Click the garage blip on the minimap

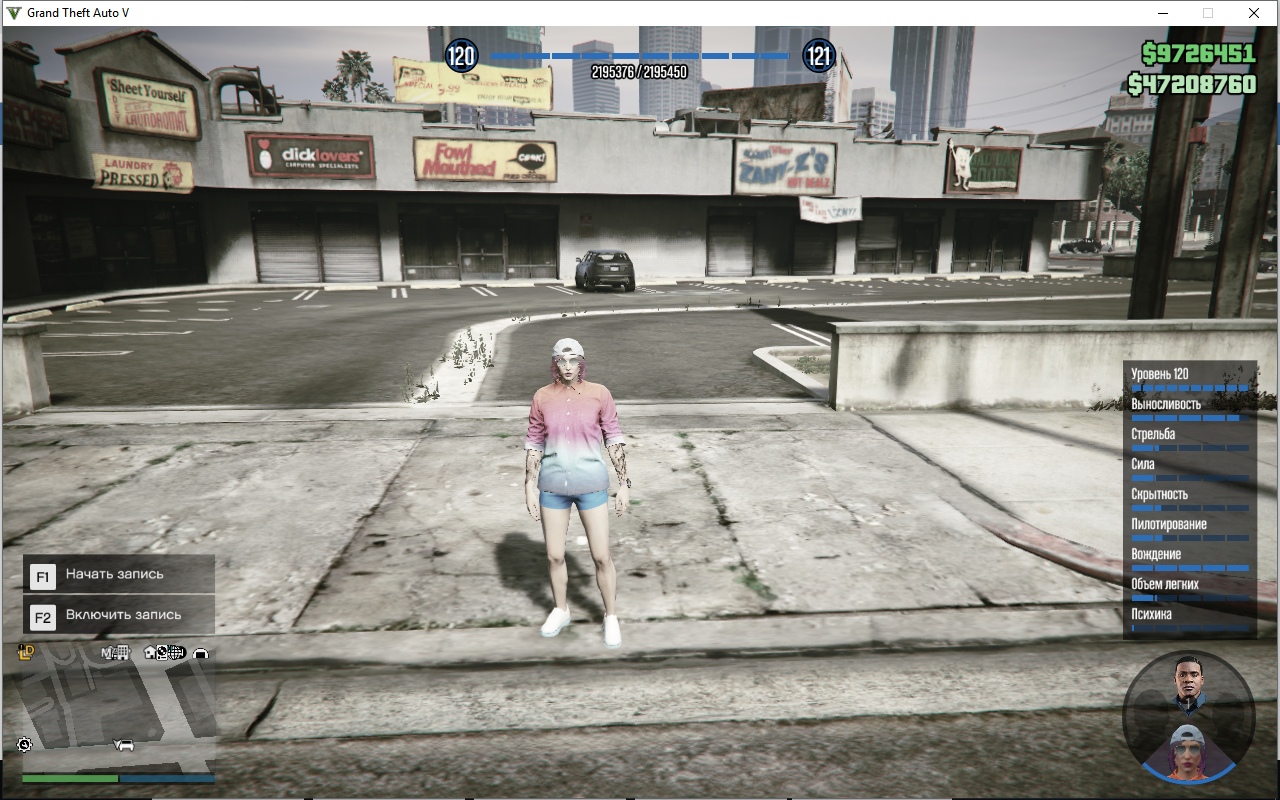[201, 653]
